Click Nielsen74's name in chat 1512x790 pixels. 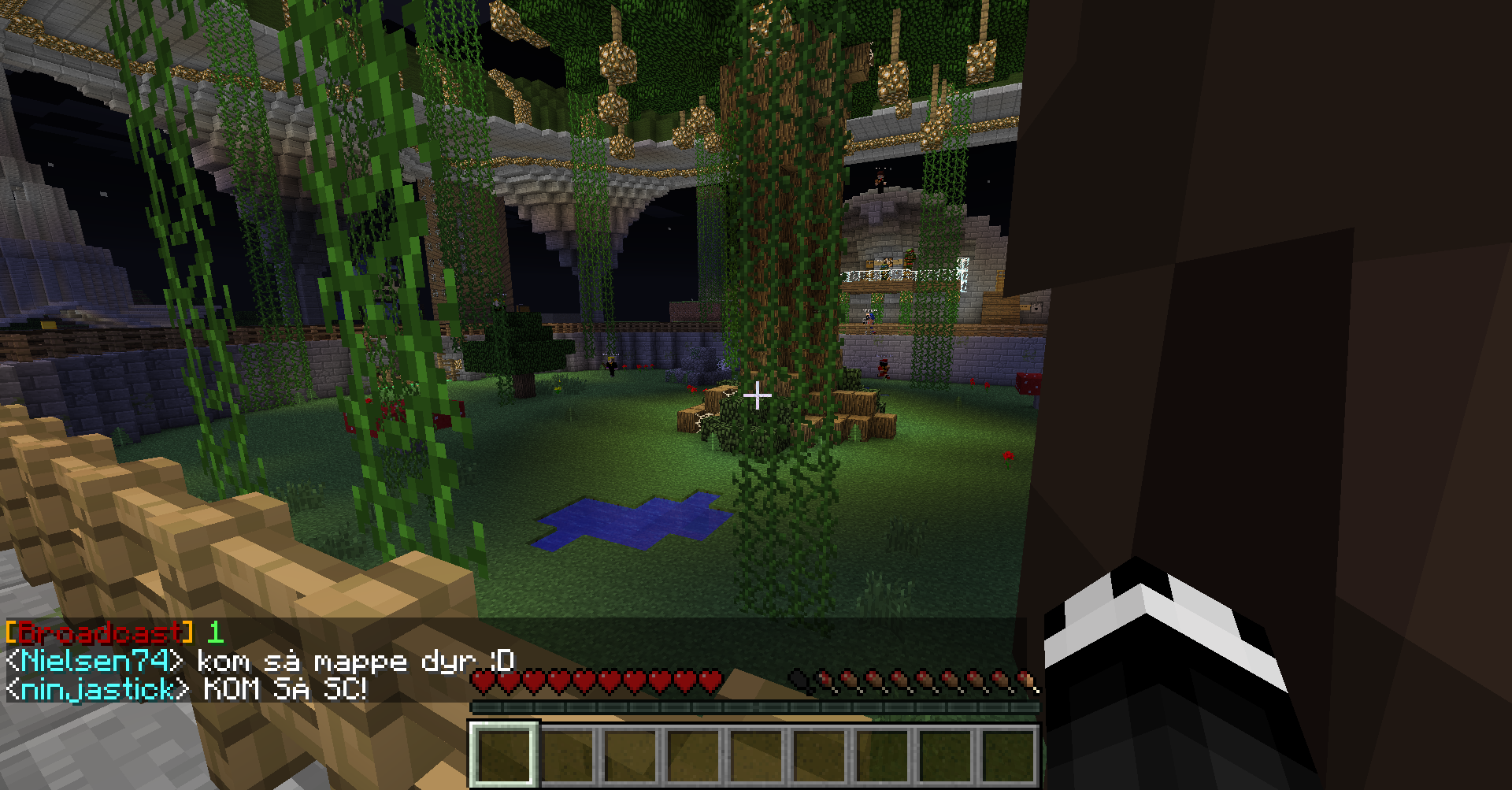96,662
